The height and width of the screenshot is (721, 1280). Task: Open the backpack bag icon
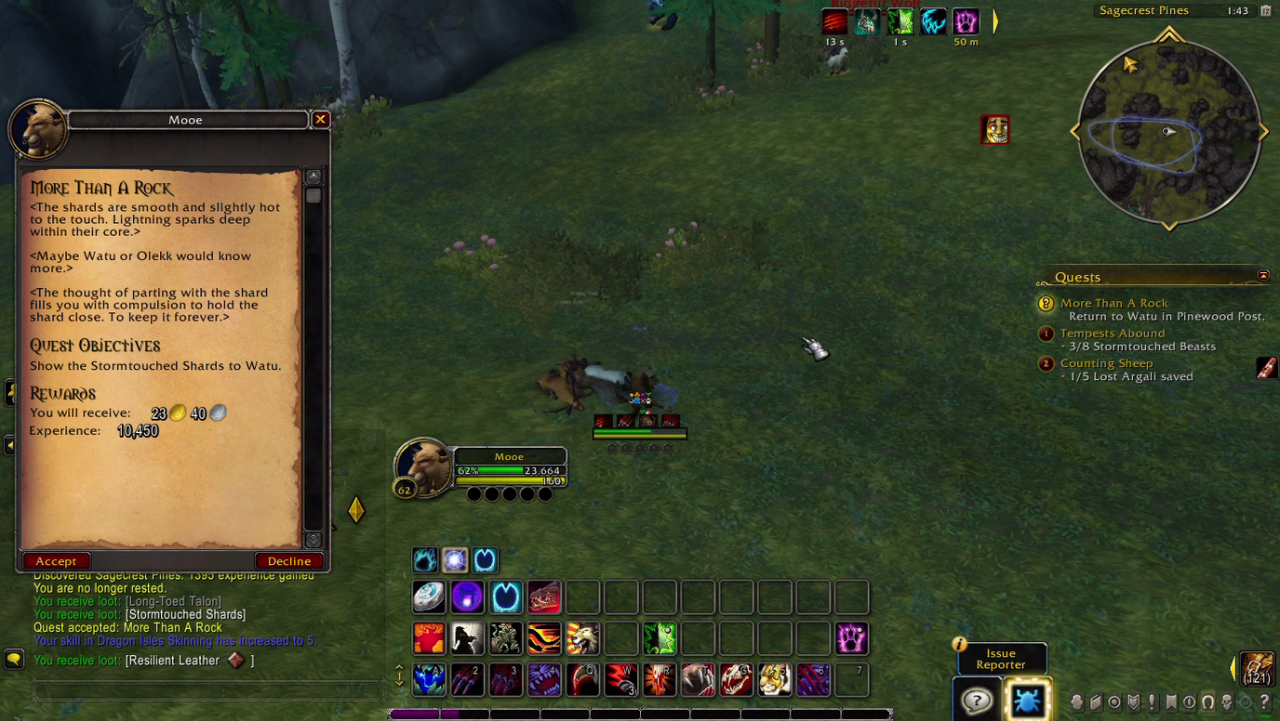(1257, 668)
